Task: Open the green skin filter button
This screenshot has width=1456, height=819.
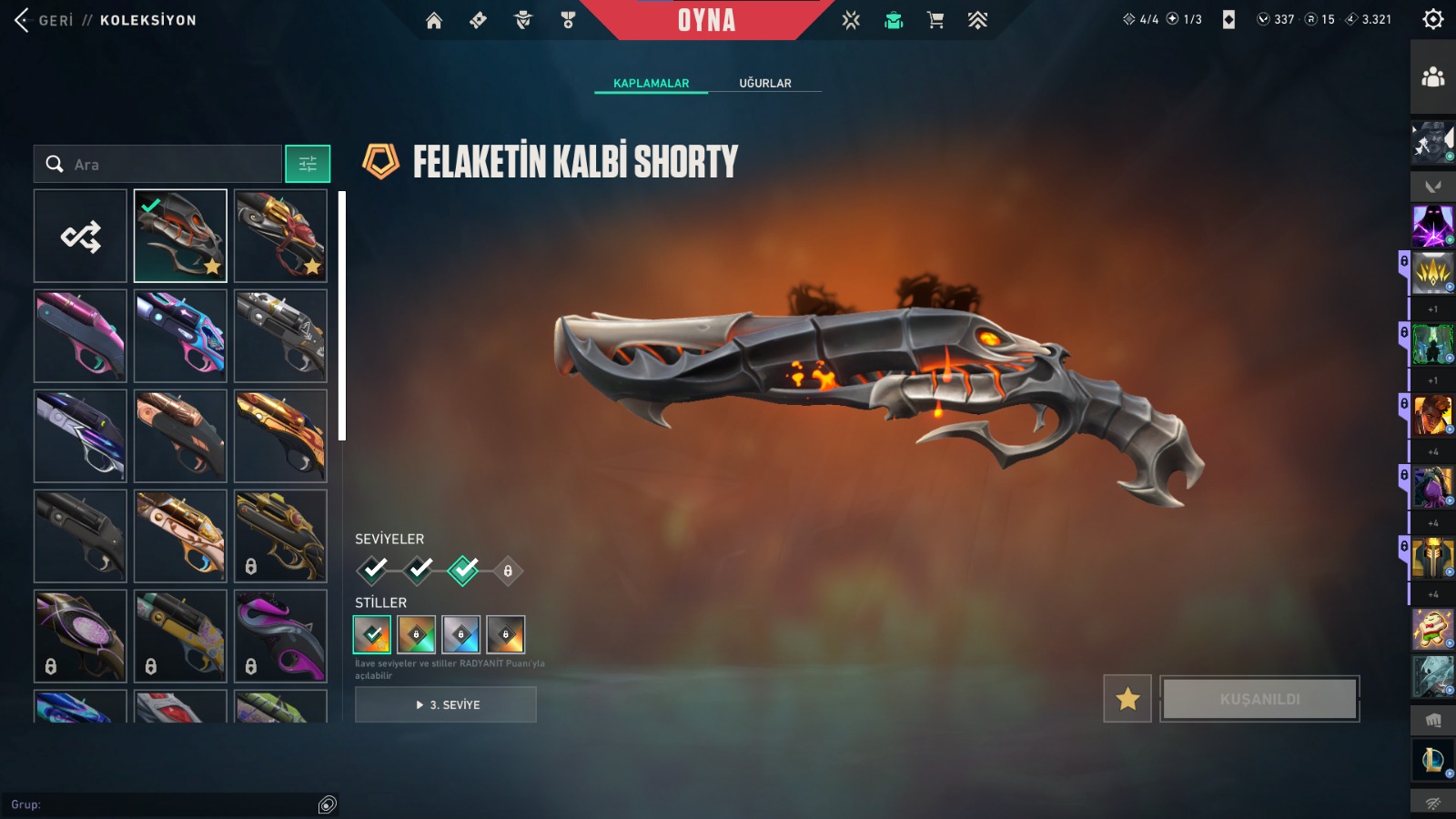Action: pyautogui.click(x=308, y=165)
